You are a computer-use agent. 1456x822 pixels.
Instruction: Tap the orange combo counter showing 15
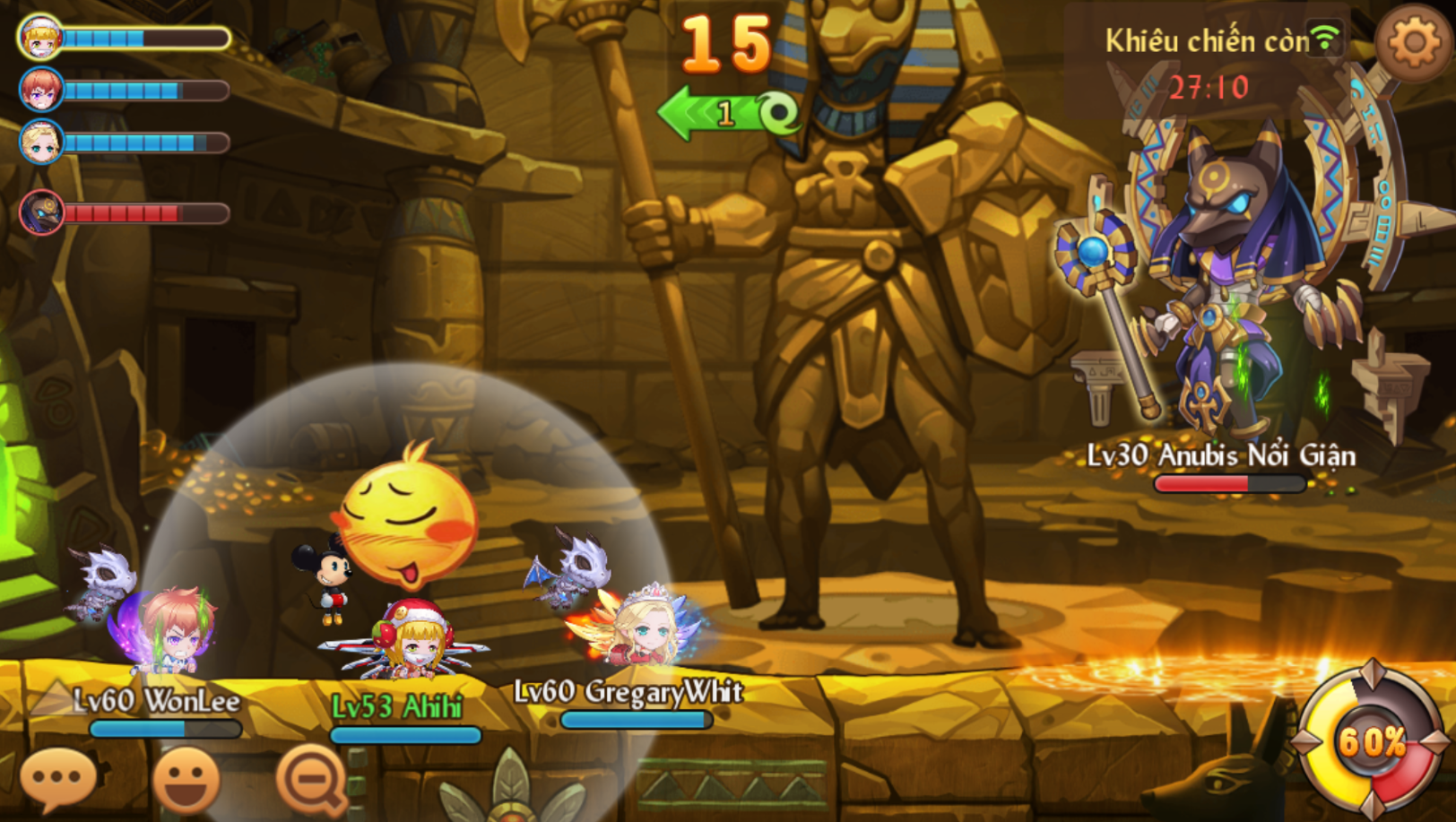click(728, 41)
